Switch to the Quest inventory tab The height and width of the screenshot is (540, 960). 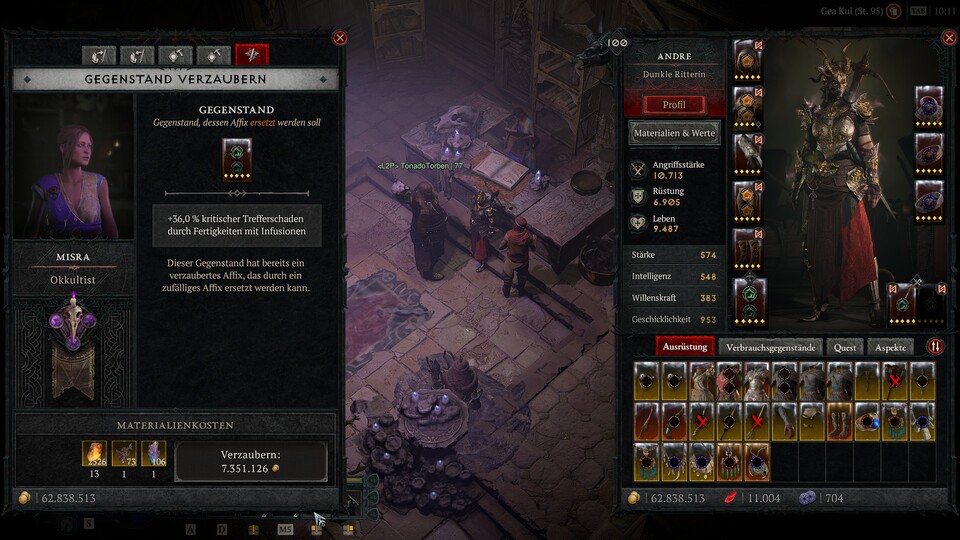845,347
